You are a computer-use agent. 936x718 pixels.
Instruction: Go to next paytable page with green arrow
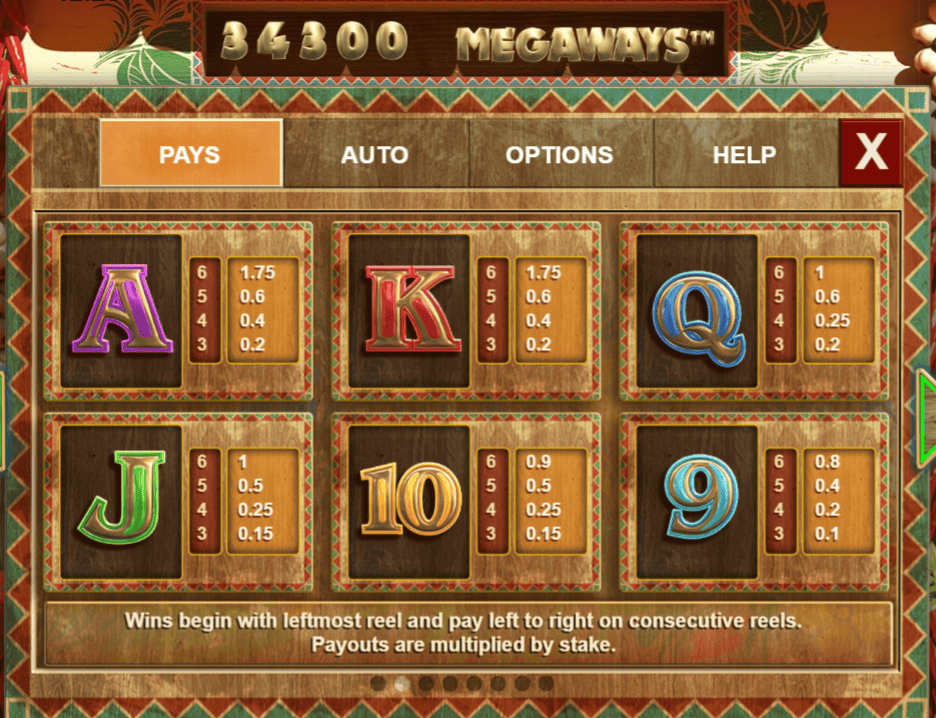[926, 418]
